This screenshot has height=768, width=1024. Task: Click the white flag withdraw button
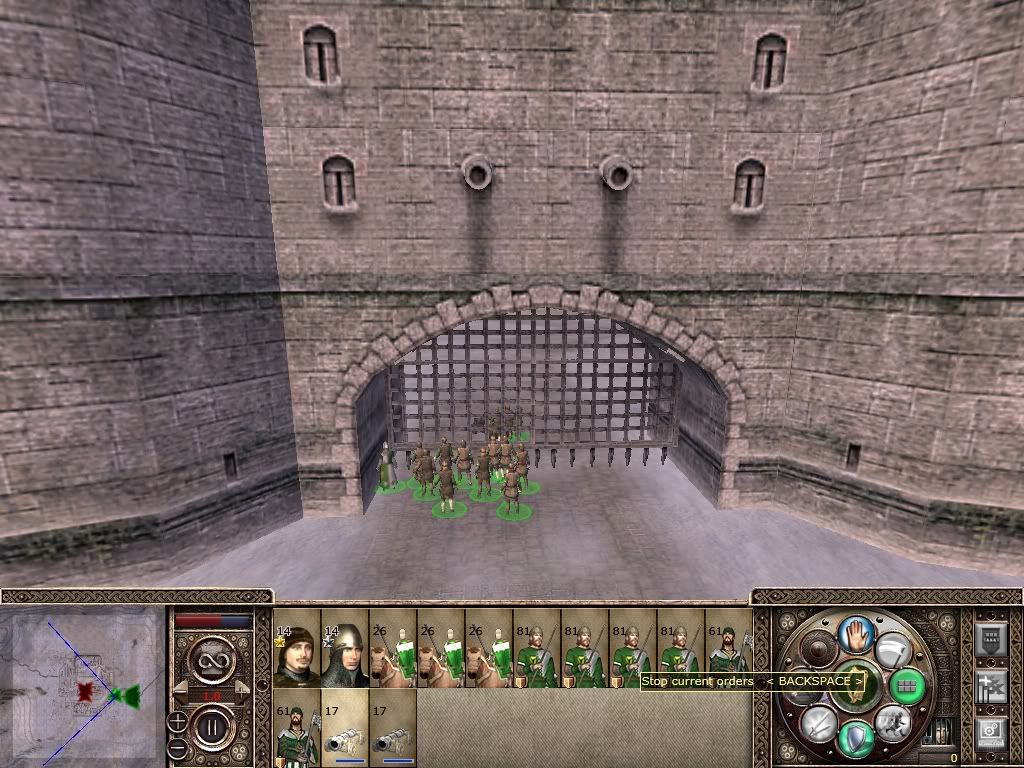(893, 651)
